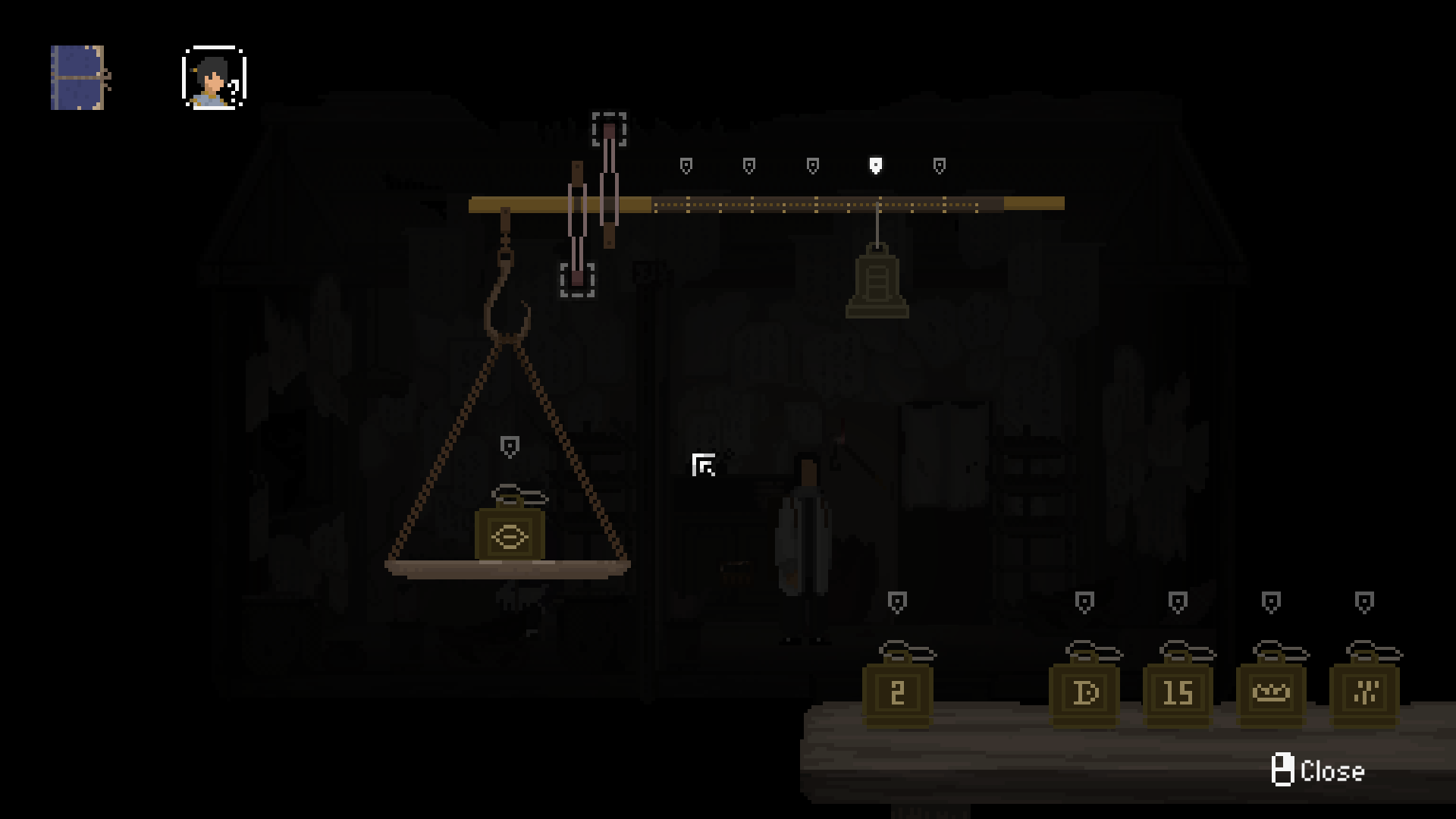
Task: Click the highlighted white marker pin on the beam
Action: point(877,164)
